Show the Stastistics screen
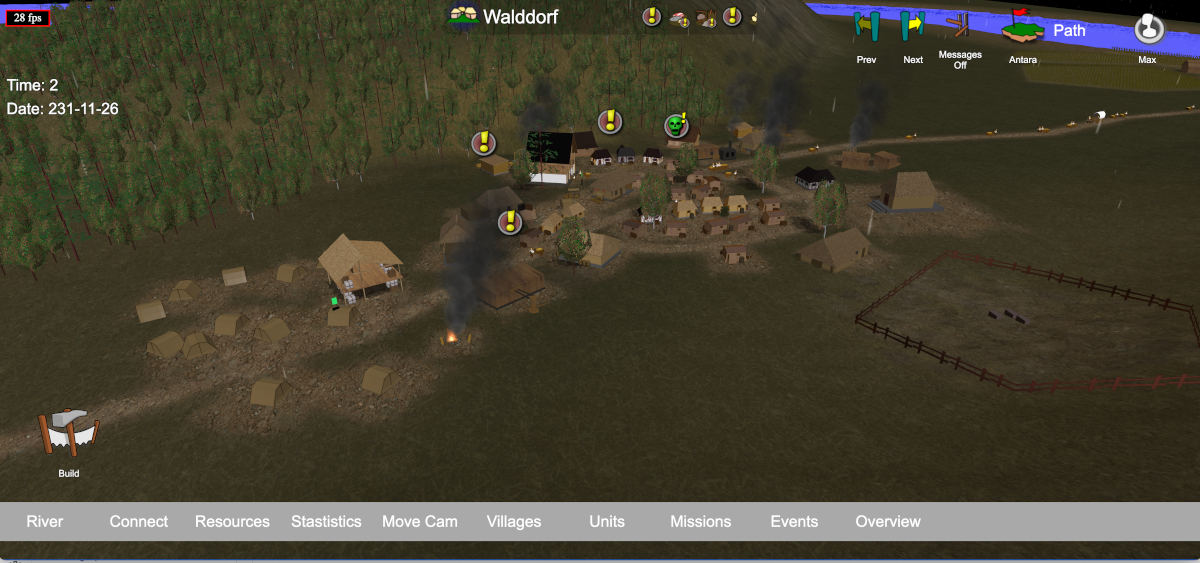The width and height of the screenshot is (1200, 563). [x=326, y=521]
